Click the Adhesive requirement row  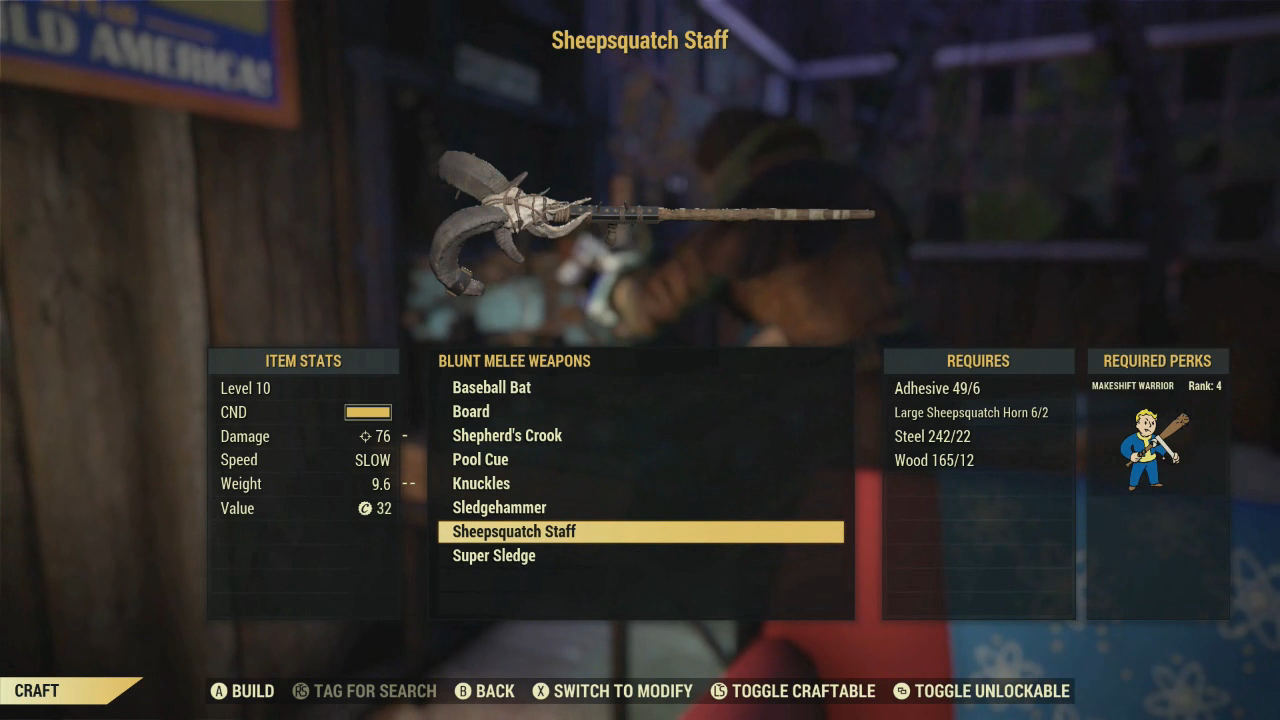click(x=937, y=389)
